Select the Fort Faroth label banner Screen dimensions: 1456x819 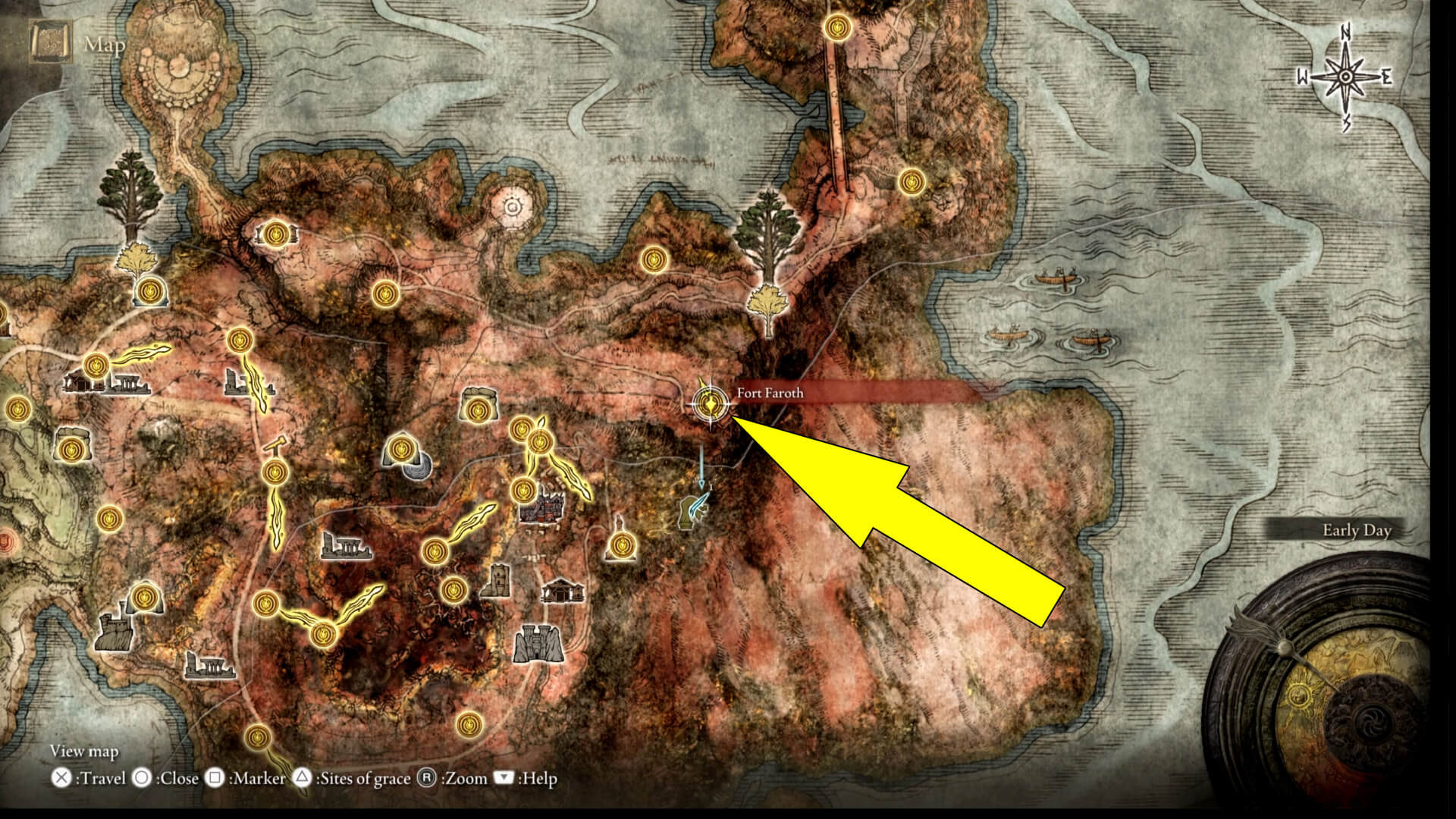tap(769, 394)
